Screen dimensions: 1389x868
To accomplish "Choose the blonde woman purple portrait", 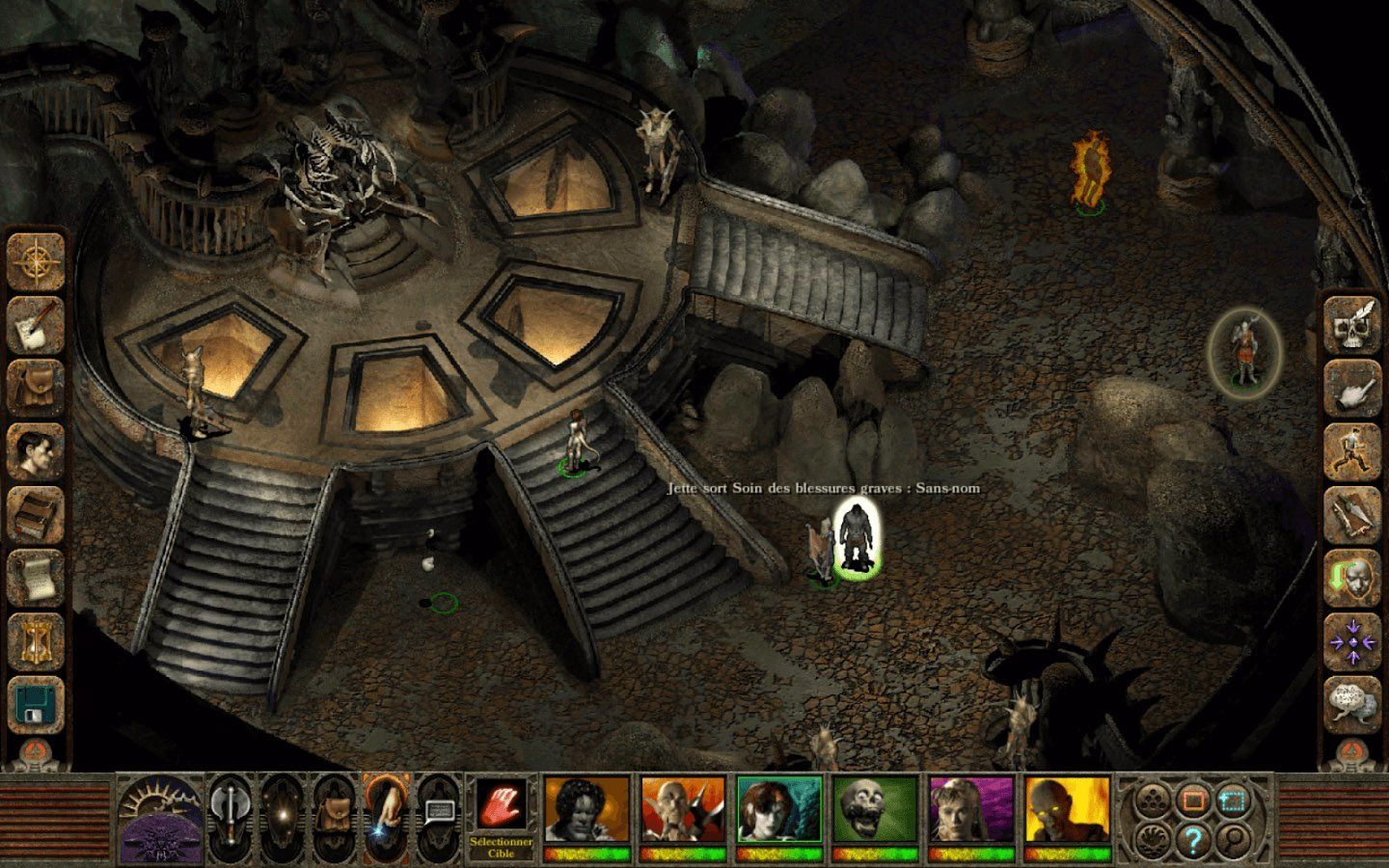I will (971, 810).
